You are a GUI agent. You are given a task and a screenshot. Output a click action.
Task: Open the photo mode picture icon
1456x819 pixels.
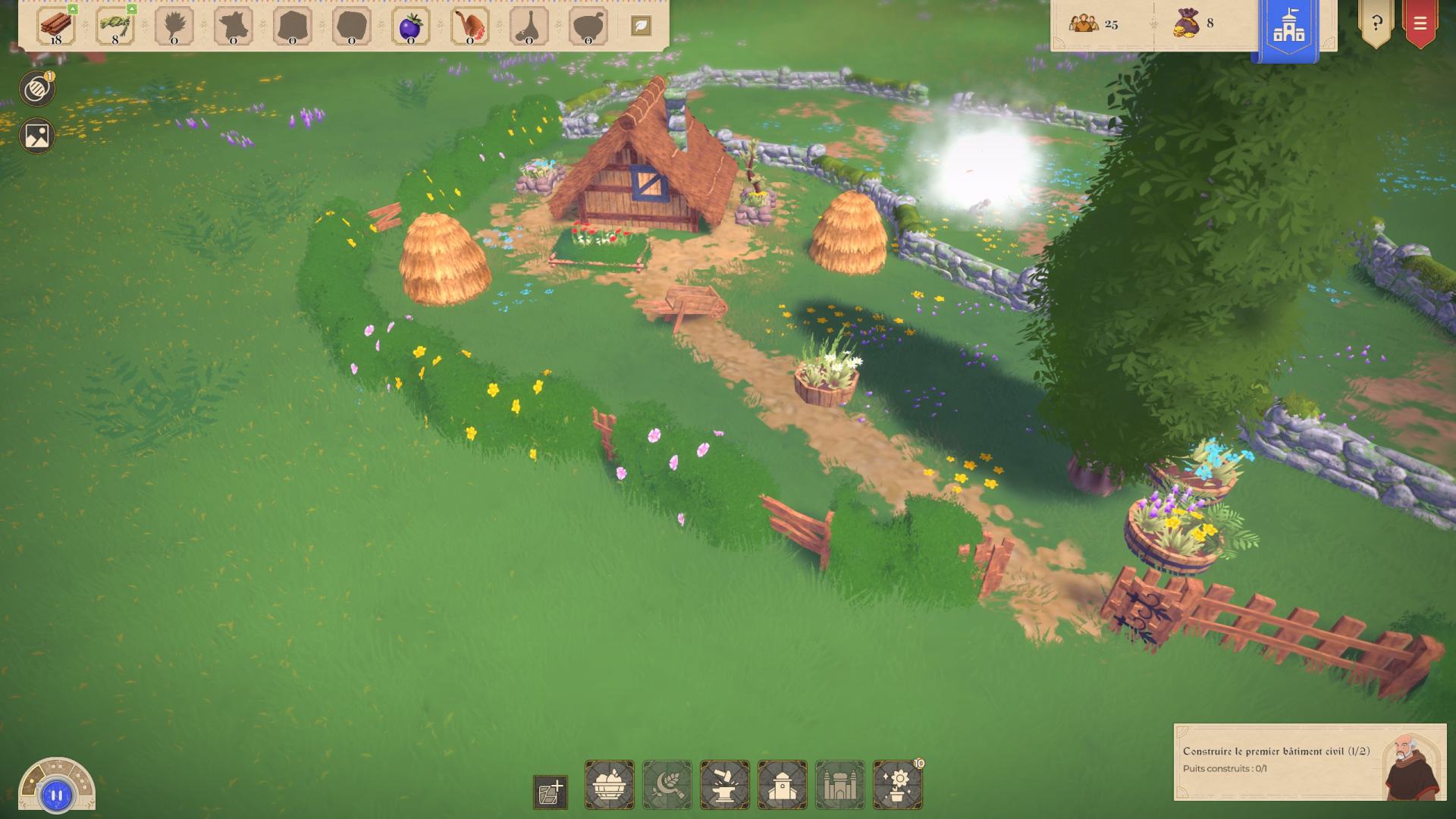(36, 136)
